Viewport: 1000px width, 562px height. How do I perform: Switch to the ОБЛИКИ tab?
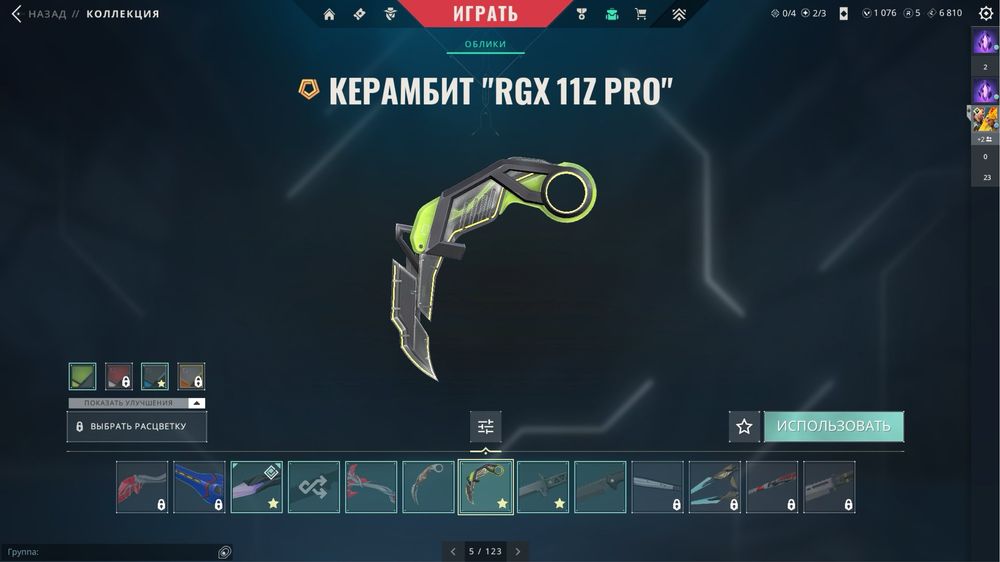[x=486, y=44]
